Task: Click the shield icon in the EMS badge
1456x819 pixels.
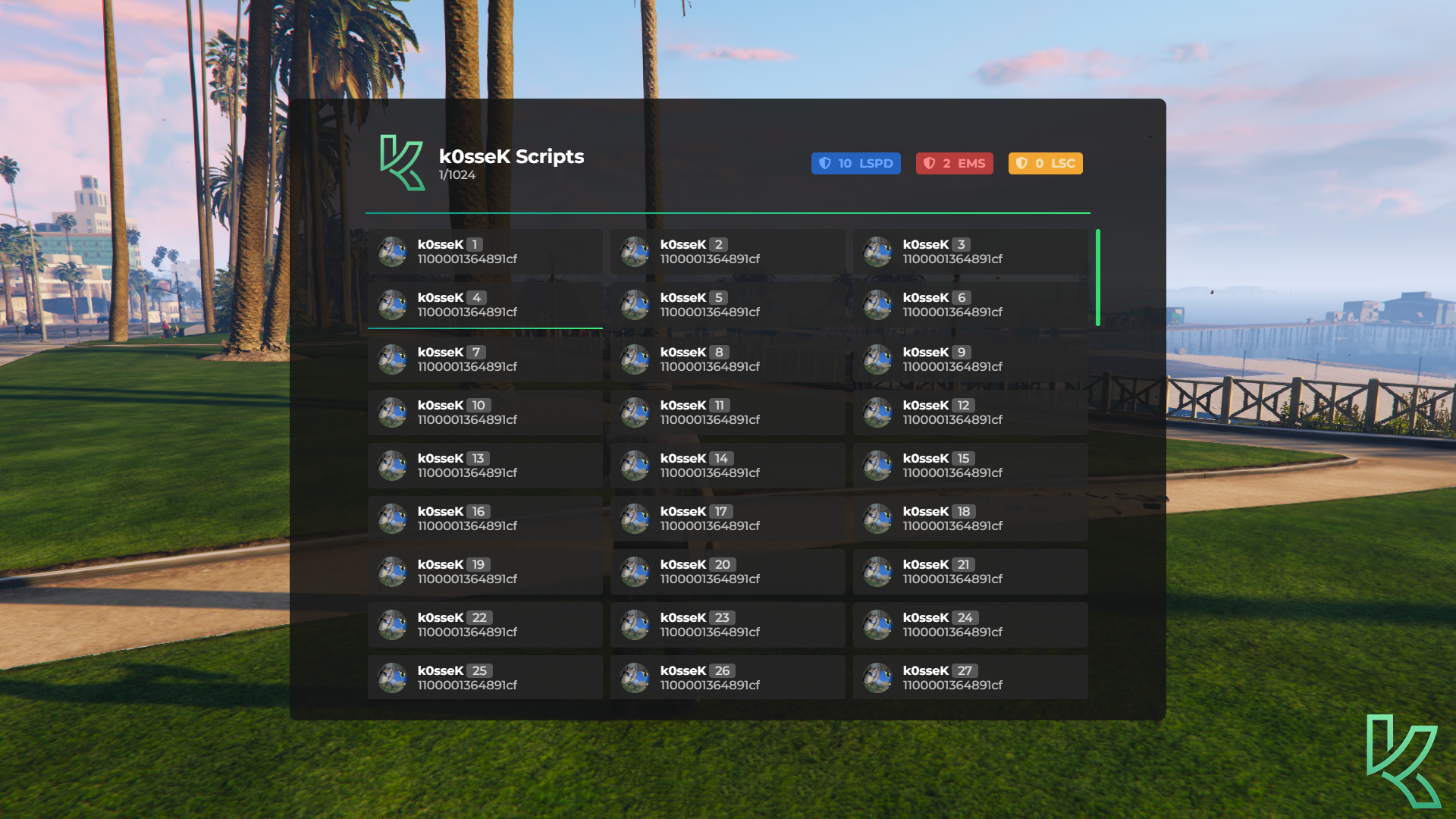Action: tap(930, 163)
